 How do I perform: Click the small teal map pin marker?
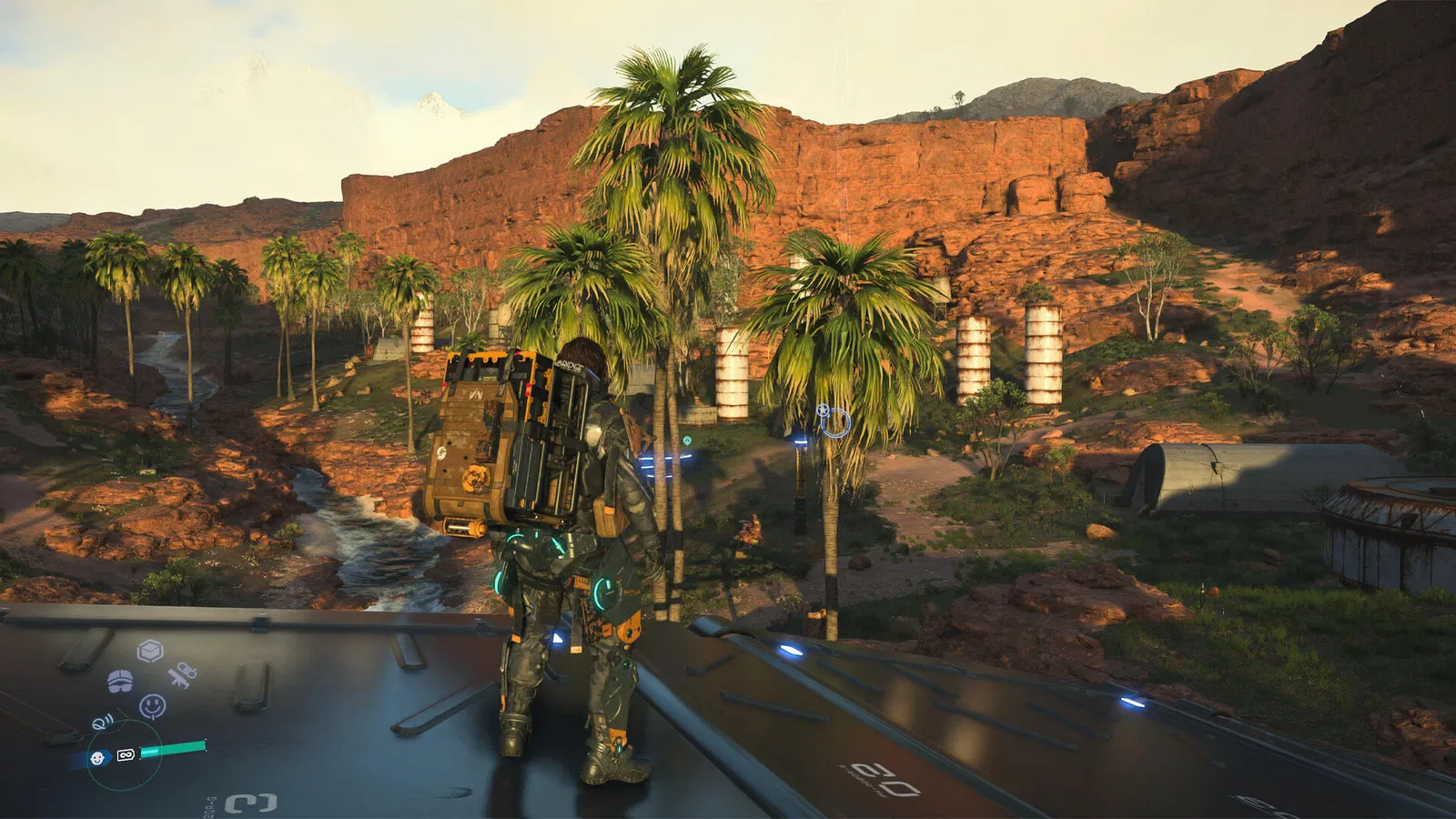(688, 440)
